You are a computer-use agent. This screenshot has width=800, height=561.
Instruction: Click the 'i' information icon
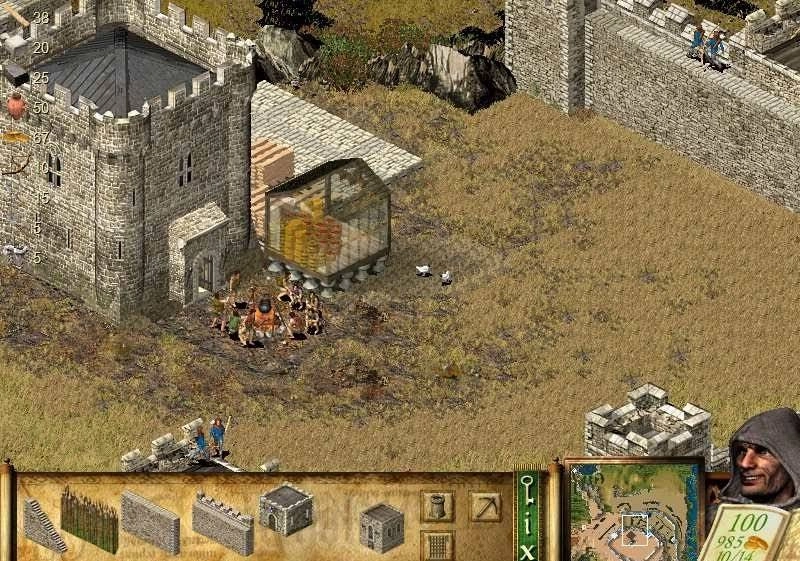point(527,524)
